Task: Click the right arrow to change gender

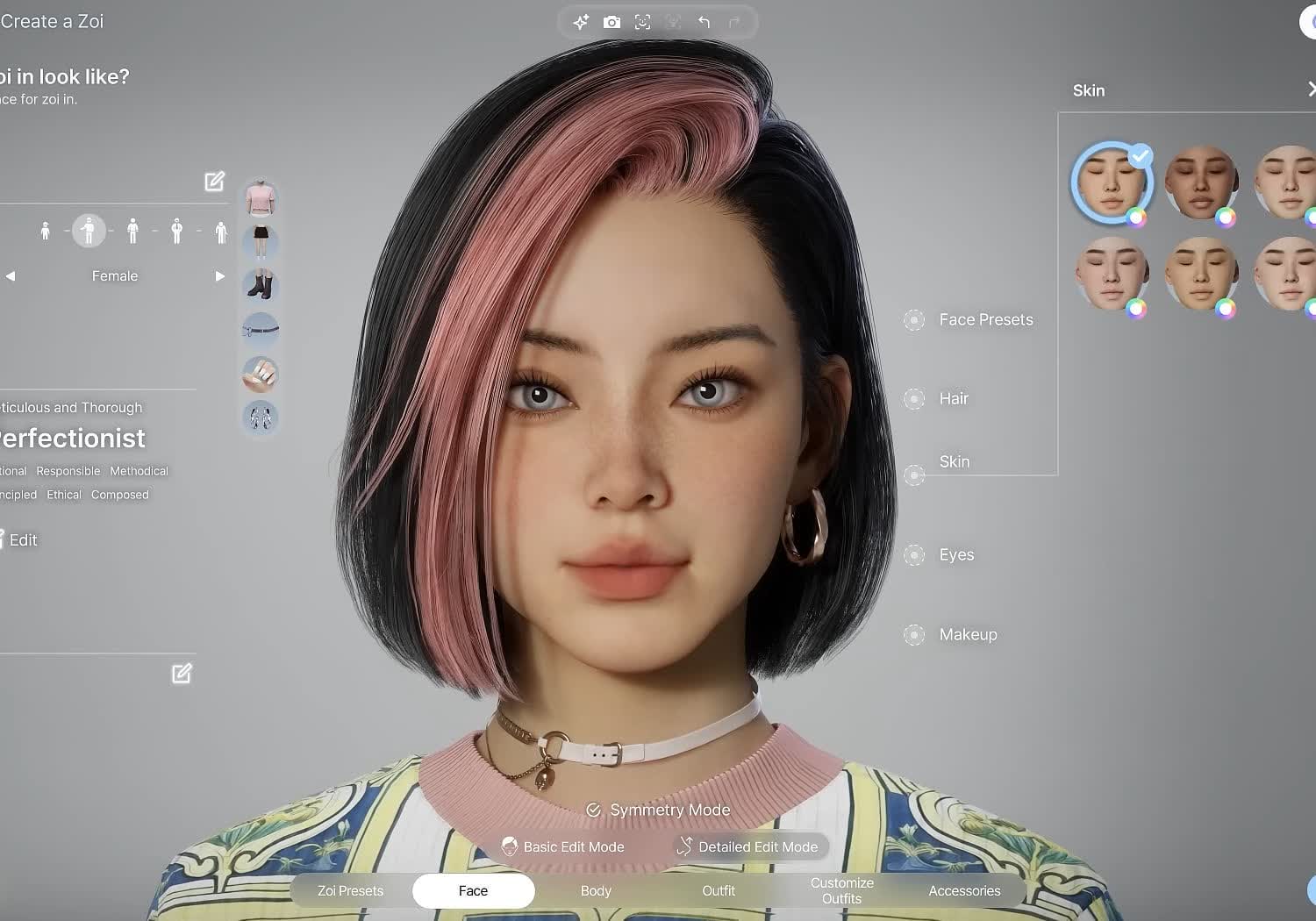Action: pos(219,275)
